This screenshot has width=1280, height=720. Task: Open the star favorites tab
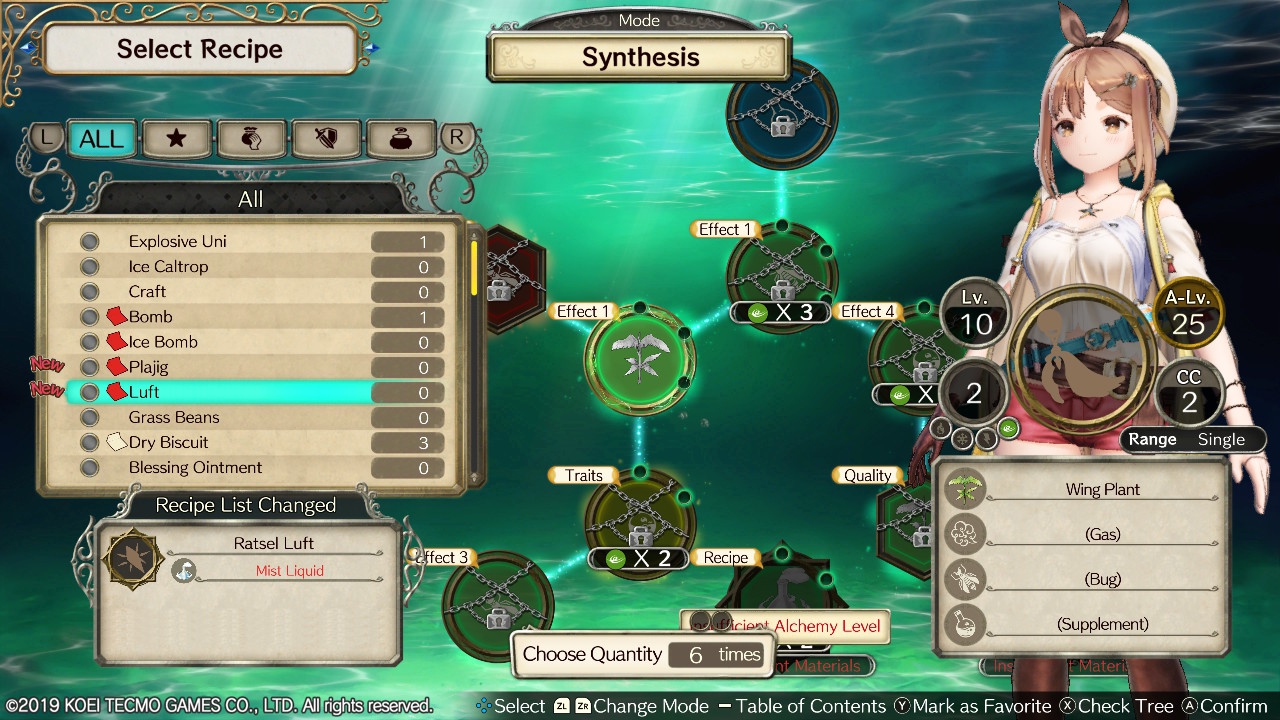(176, 139)
